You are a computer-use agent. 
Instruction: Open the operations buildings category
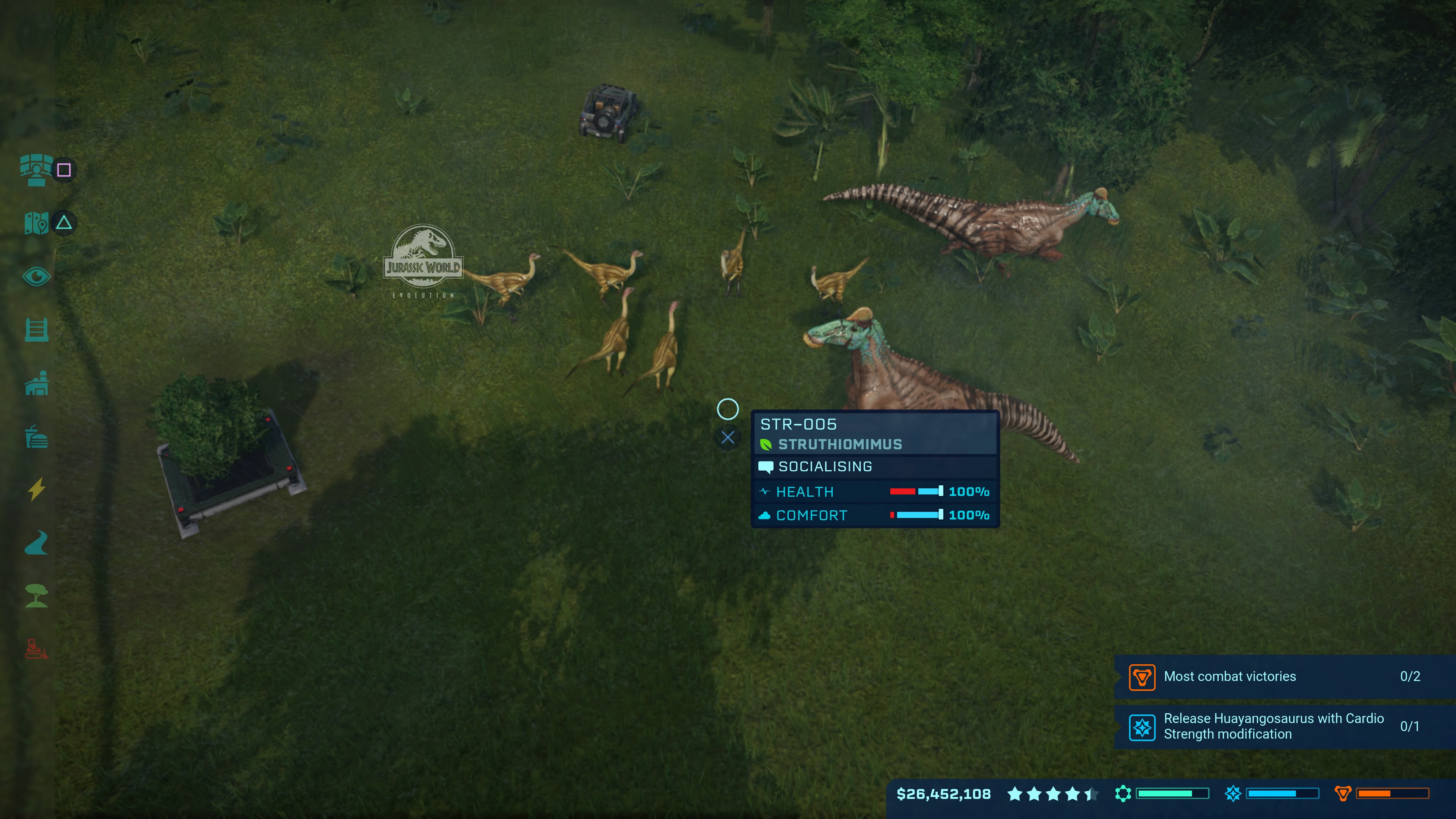(36, 383)
